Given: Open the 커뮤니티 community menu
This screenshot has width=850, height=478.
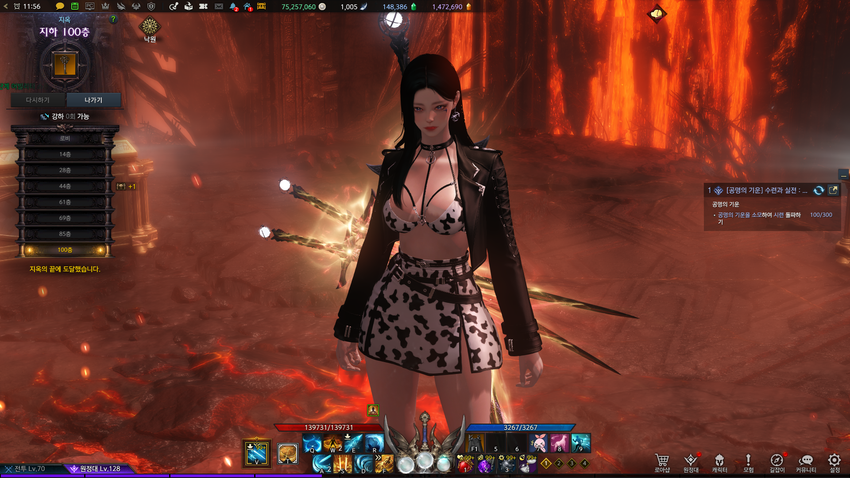Looking at the screenshot, I should coord(806,460).
